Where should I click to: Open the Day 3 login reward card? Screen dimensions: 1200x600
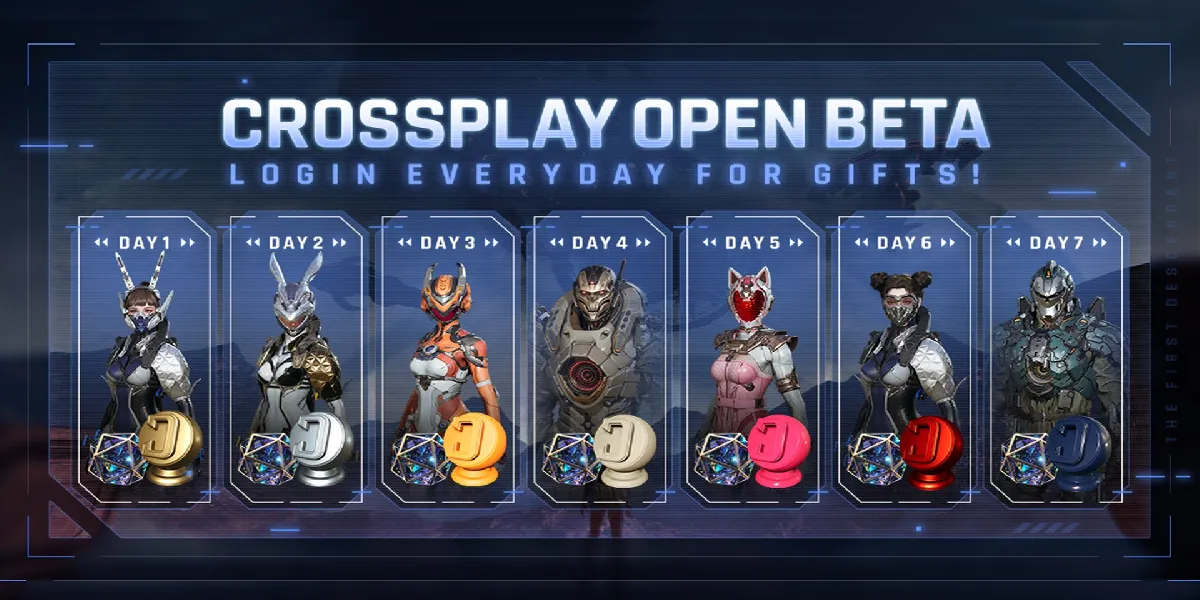448,360
